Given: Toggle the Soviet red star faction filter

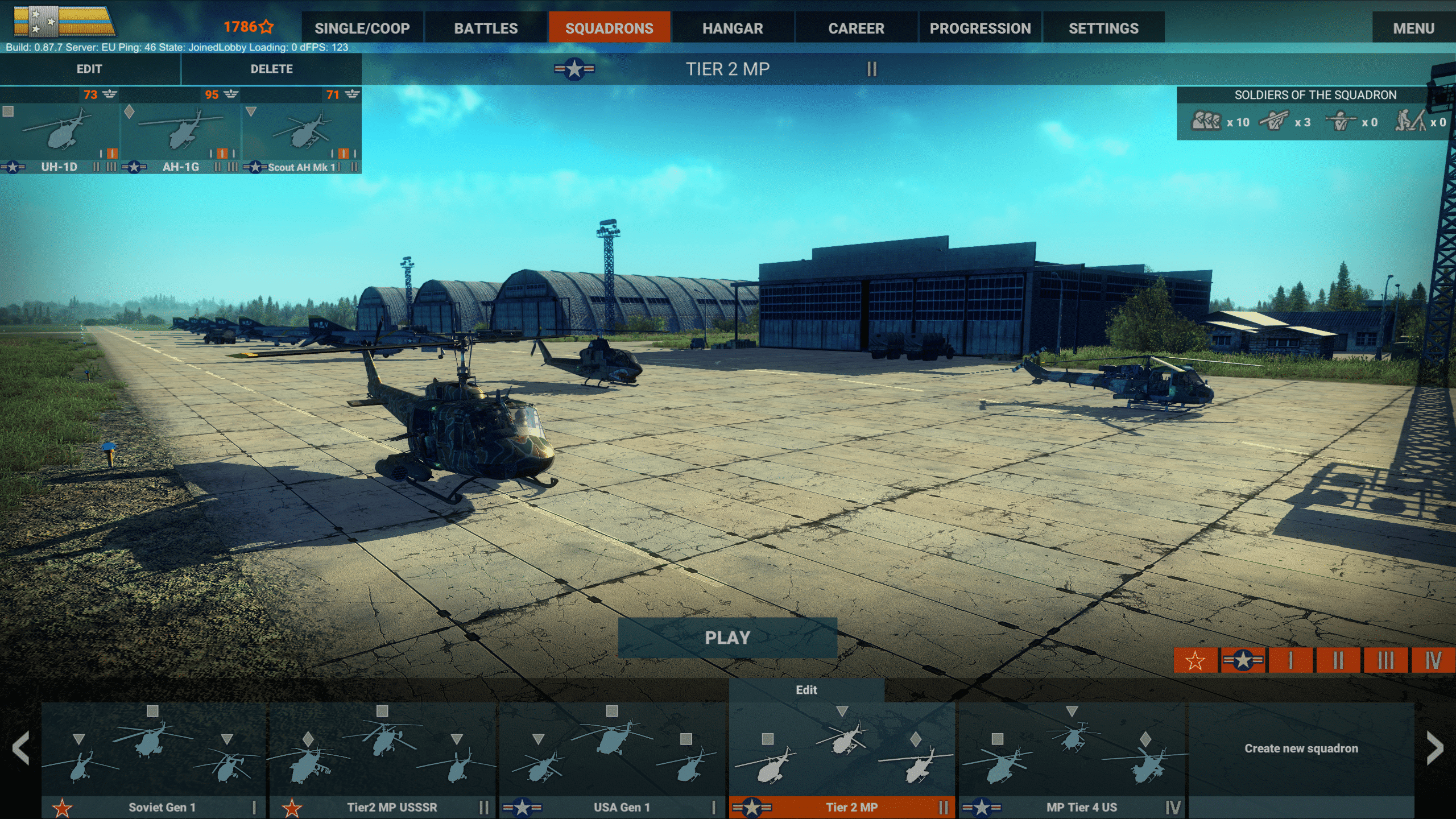Looking at the screenshot, I should pyautogui.click(x=1195, y=660).
